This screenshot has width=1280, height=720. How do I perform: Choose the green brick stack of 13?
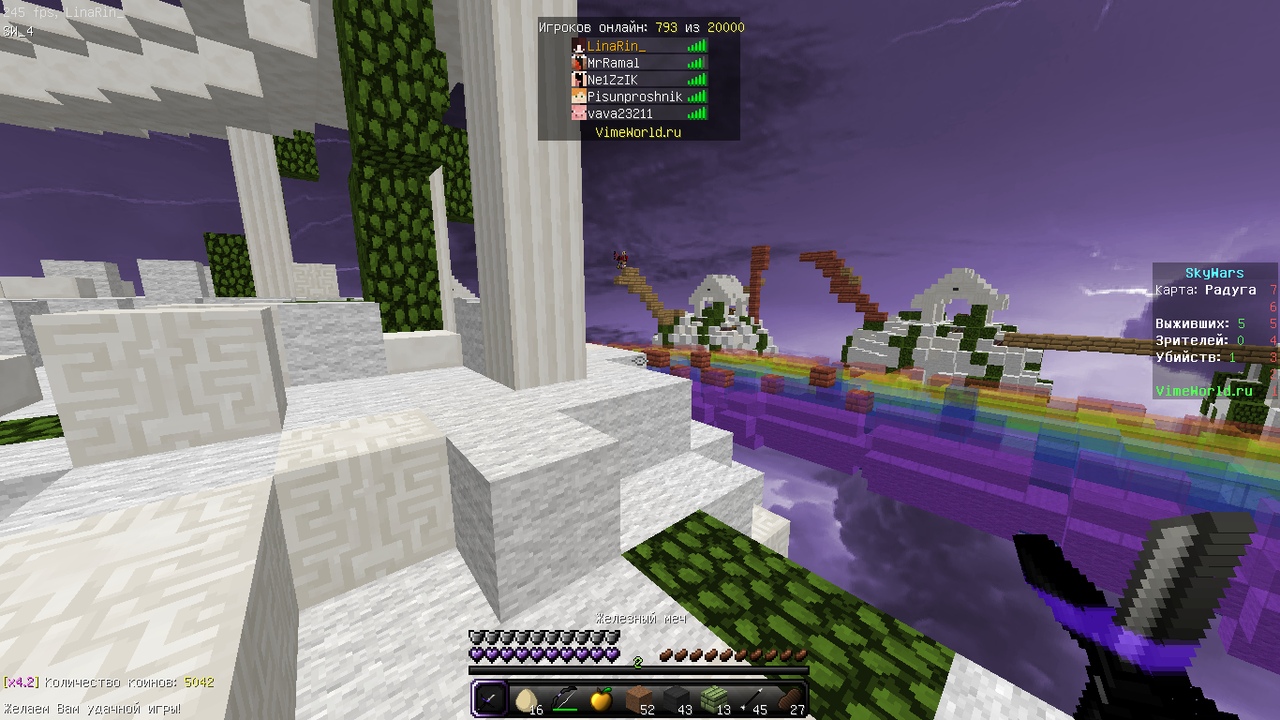(x=714, y=699)
